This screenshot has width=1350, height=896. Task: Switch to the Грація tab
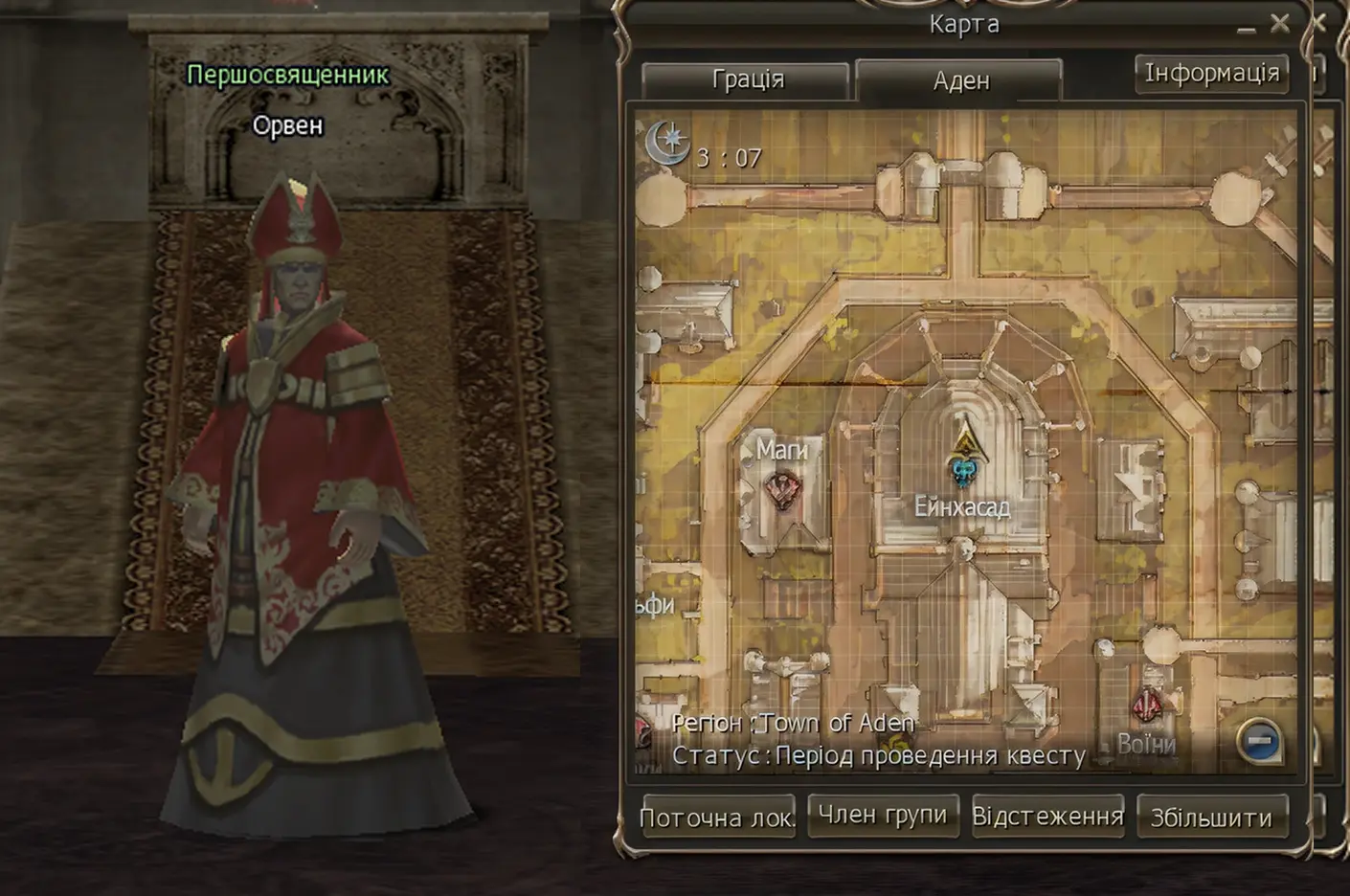pos(746,79)
